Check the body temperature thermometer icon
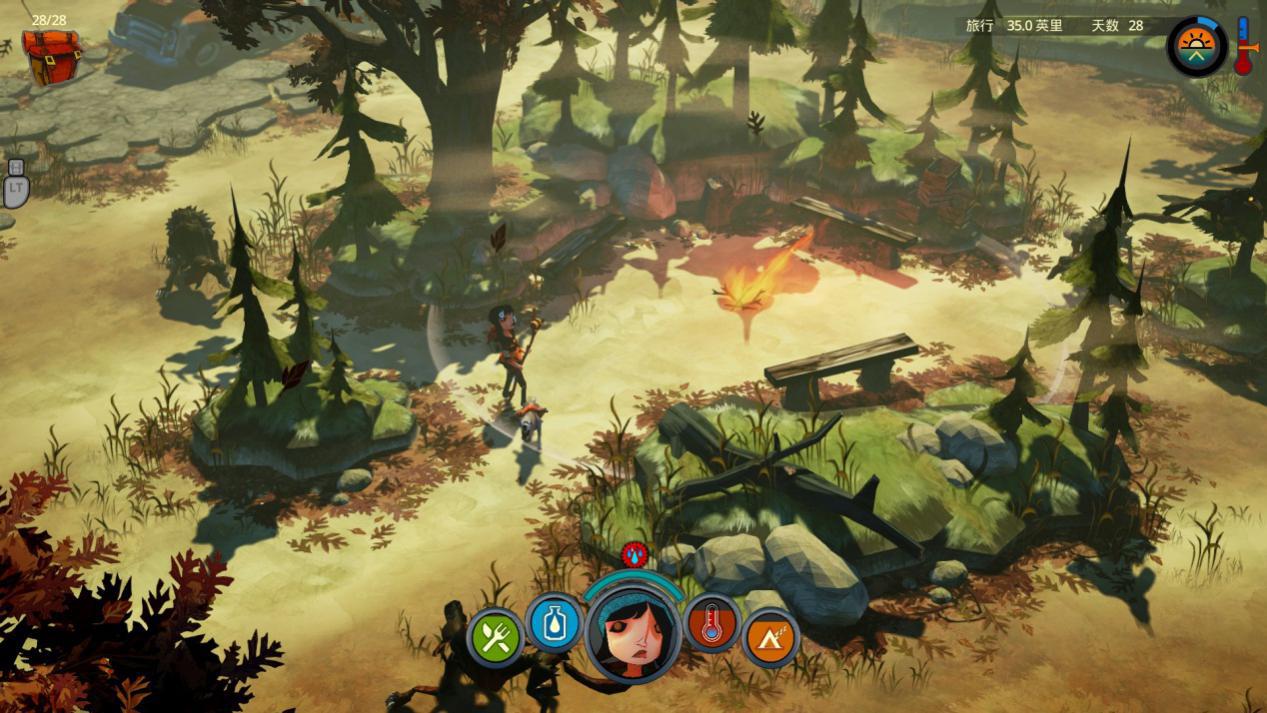 tap(713, 624)
